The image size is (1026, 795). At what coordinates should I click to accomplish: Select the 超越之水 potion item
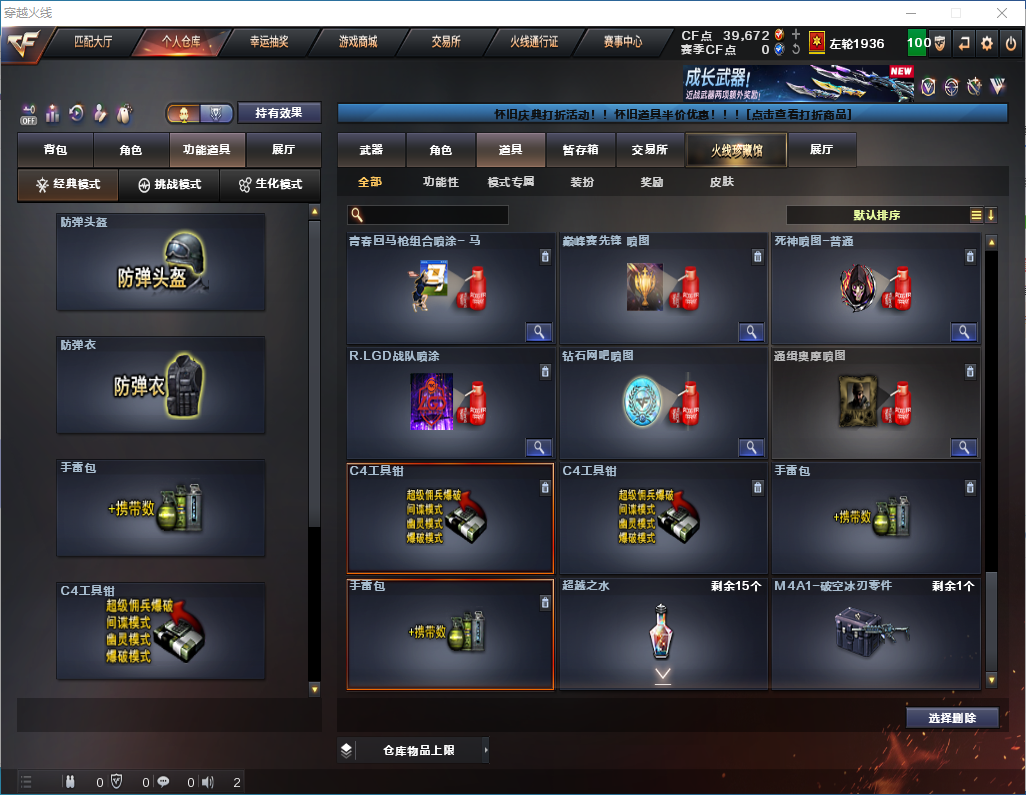pyautogui.click(x=663, y=633)
